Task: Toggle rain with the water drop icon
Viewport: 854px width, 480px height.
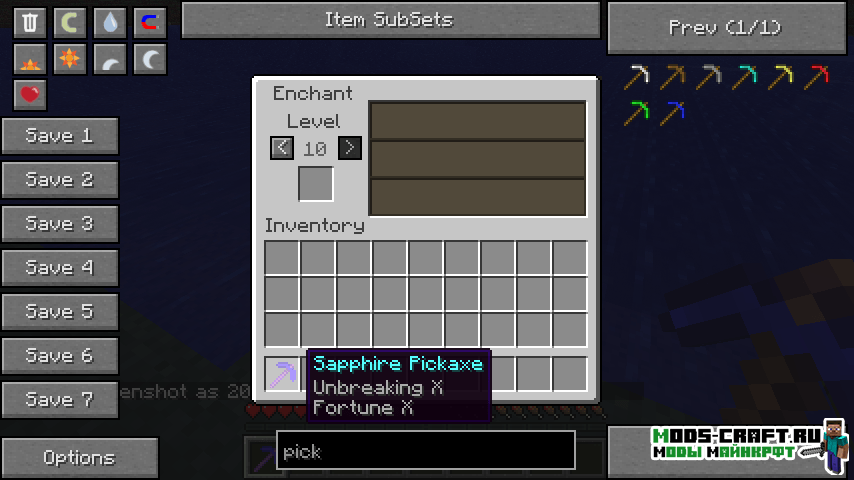Action: (x=110, y=22)
